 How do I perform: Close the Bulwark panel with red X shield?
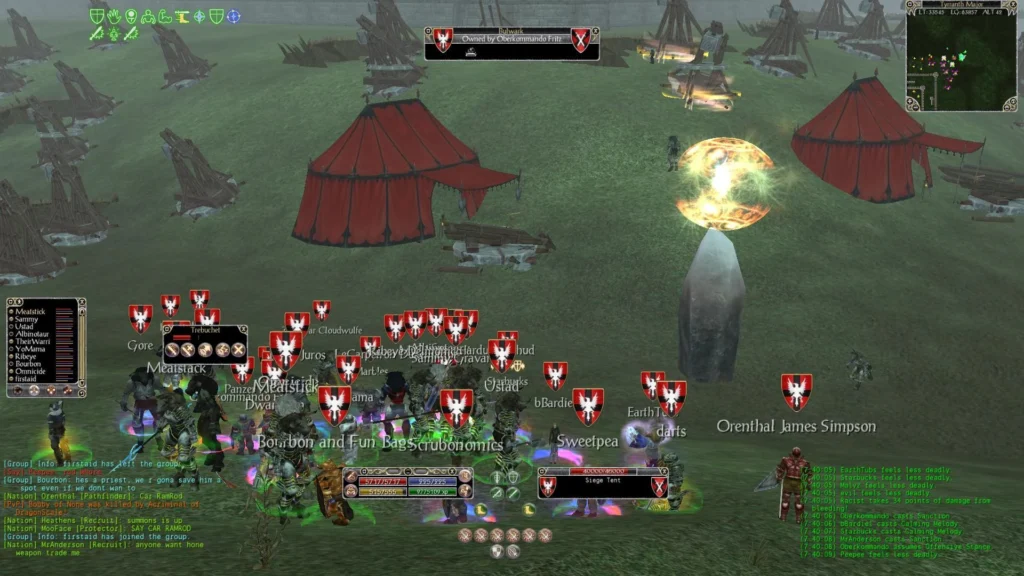(x=581, y=40)
